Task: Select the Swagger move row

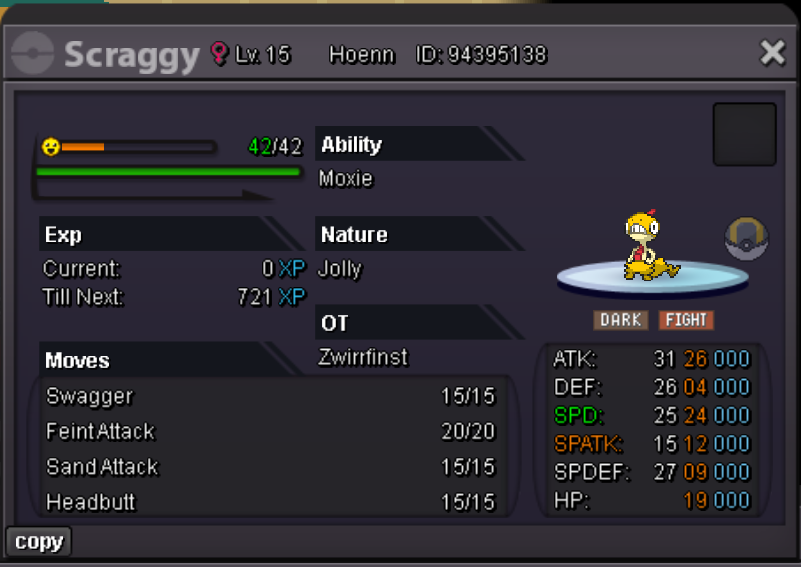Action: click(270, 396)
